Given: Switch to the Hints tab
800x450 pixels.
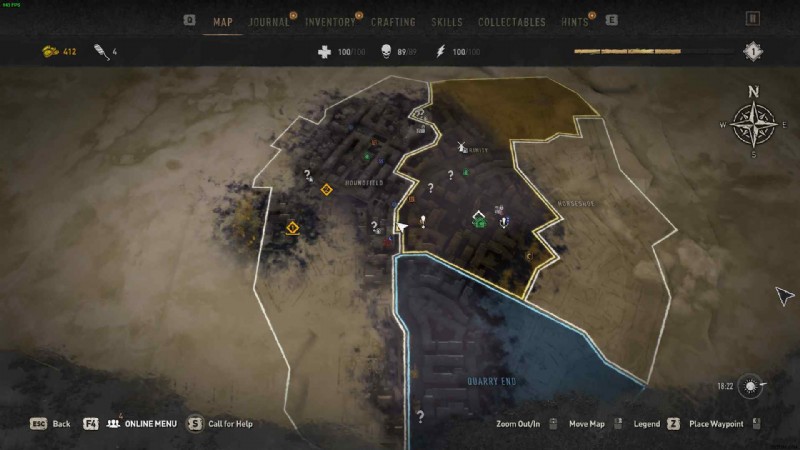Looking at the screenshot, I should pyautogui.click(x=575, y=21).
